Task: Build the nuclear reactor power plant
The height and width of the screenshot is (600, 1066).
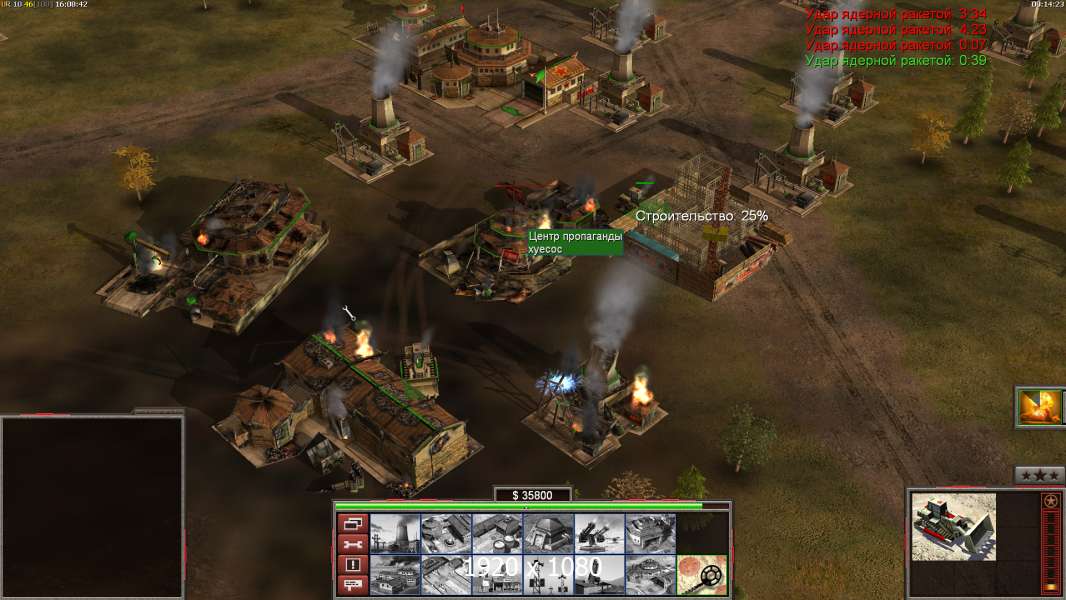Action: pyautogui.click(x=395, y=534)
